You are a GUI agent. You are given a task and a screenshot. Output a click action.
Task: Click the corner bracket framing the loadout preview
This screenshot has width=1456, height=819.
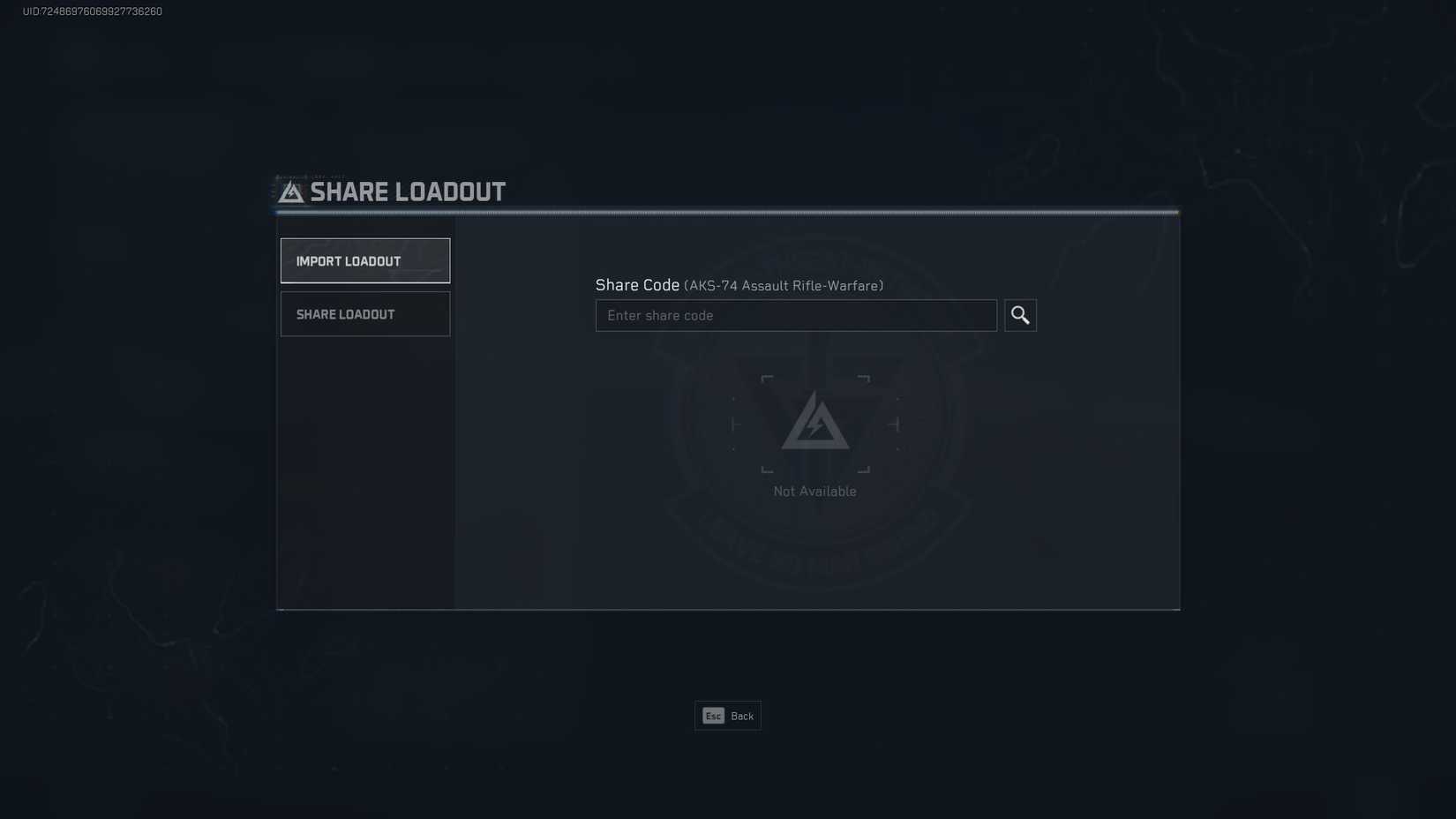click(x=767, y=379)
